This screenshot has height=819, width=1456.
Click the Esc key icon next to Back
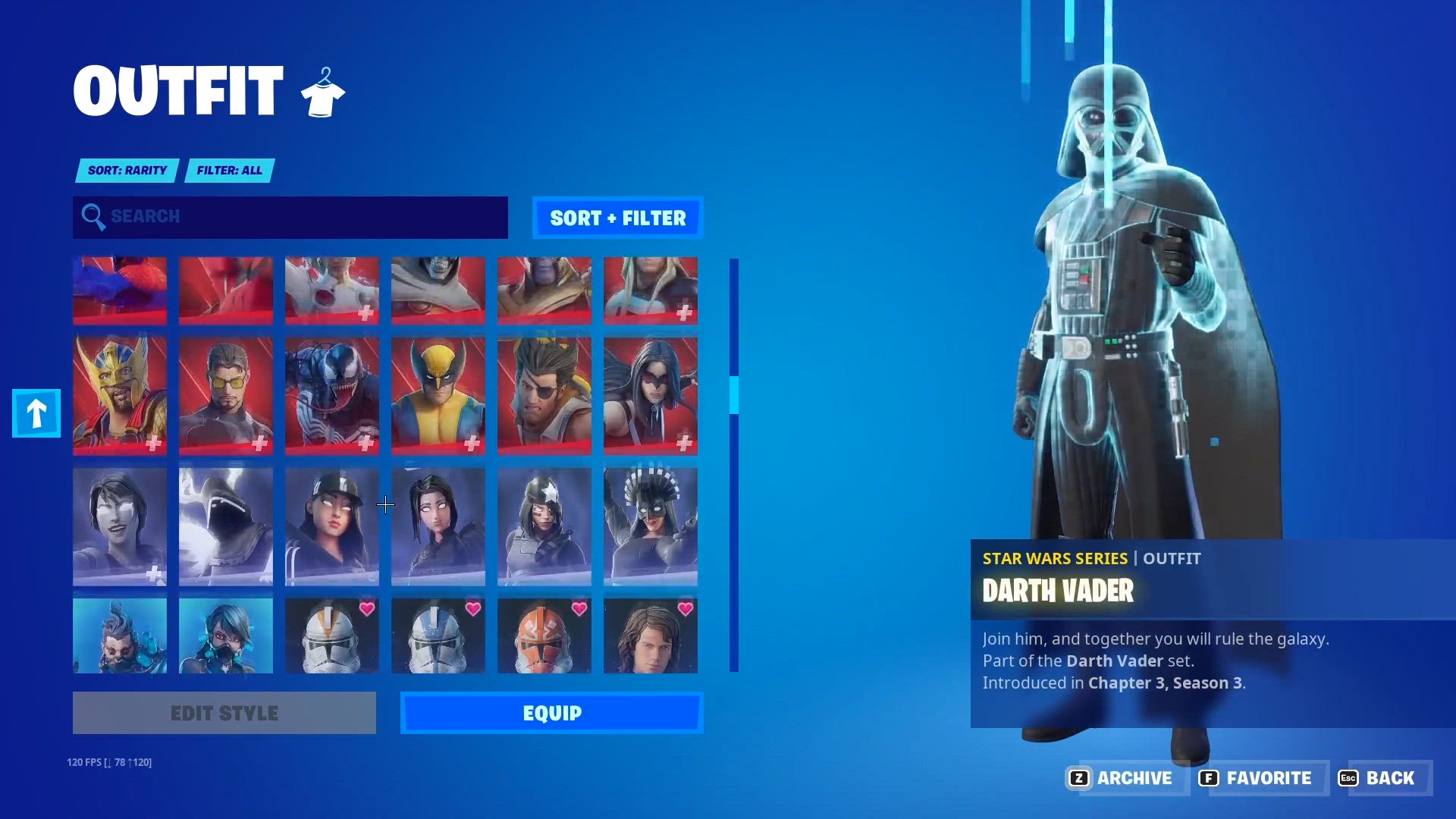[1349, 778]
